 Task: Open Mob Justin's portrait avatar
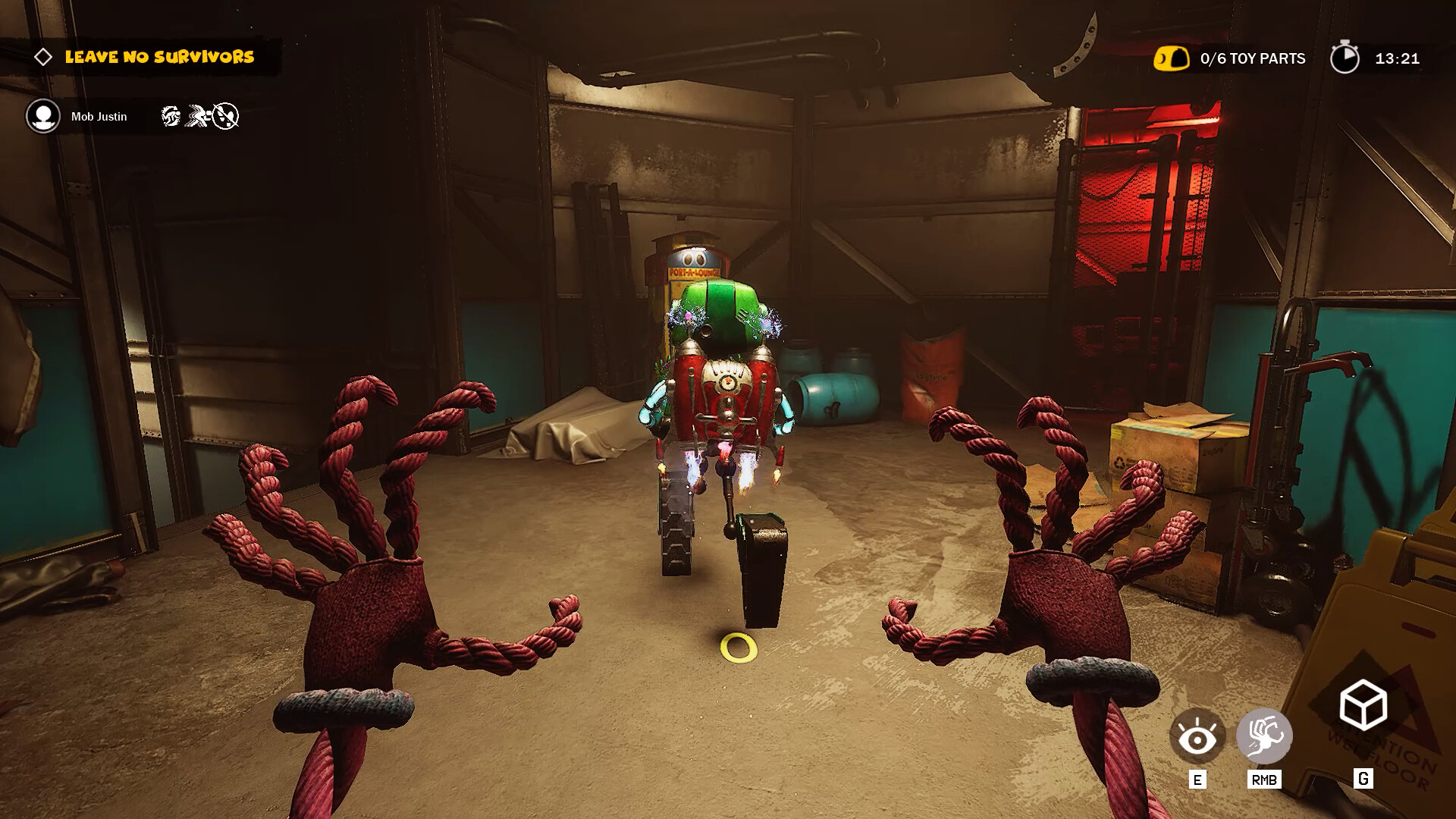tap(42, 116)
